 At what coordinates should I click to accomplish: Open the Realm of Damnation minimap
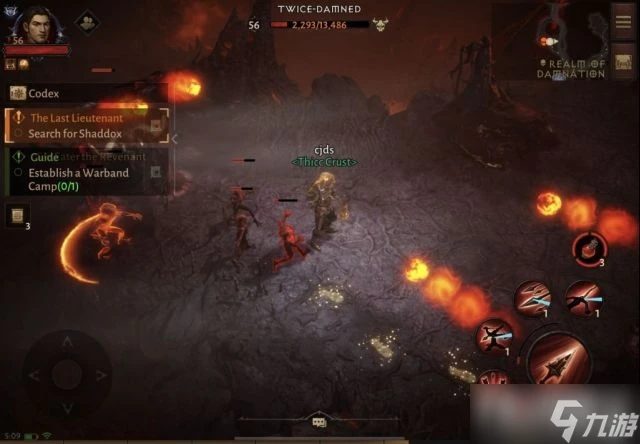(x=570, y=42)
